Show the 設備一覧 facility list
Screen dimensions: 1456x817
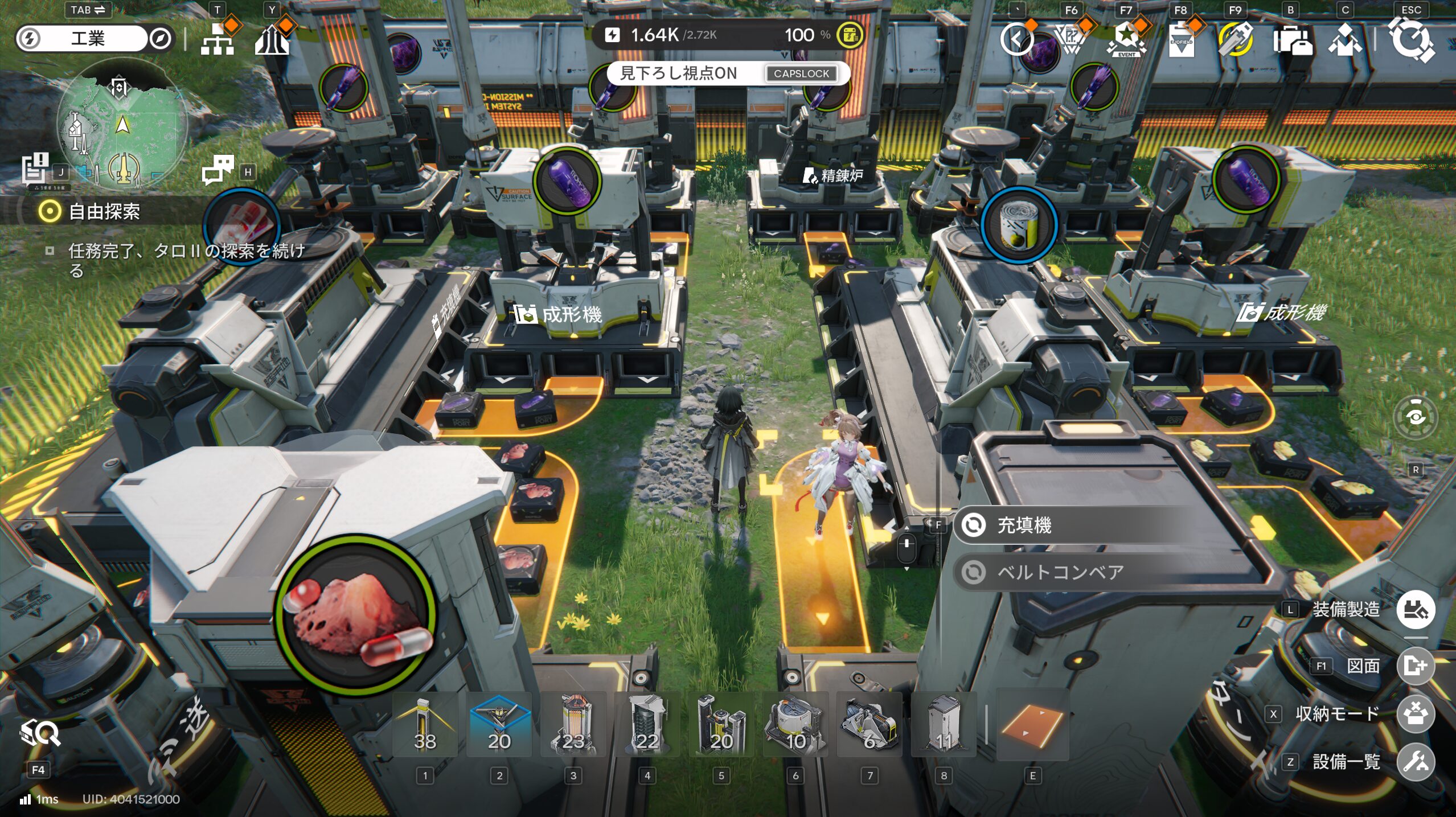coord(1415,762)
